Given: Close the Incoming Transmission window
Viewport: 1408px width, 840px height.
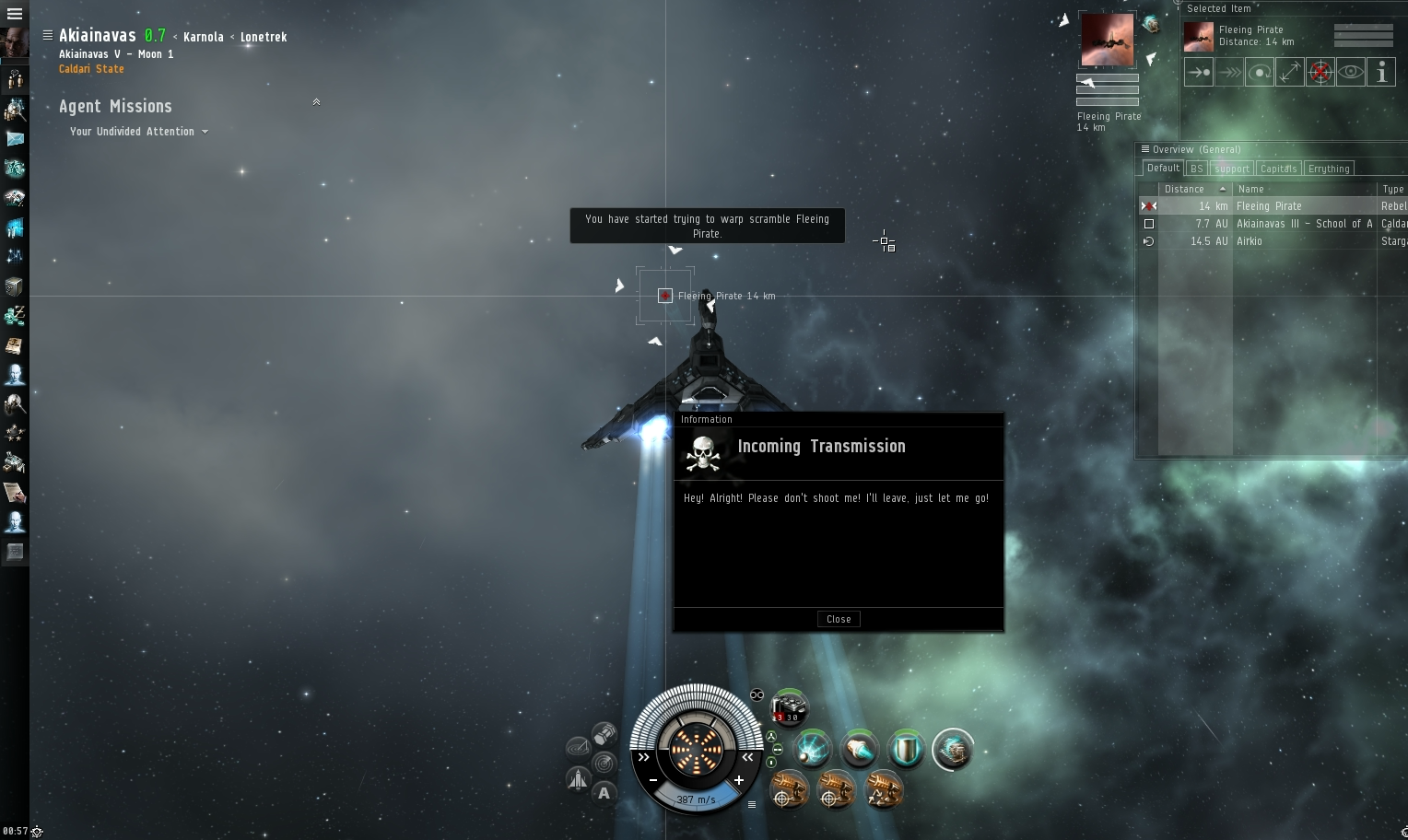Looking at the screenshot, I should 838,618.
